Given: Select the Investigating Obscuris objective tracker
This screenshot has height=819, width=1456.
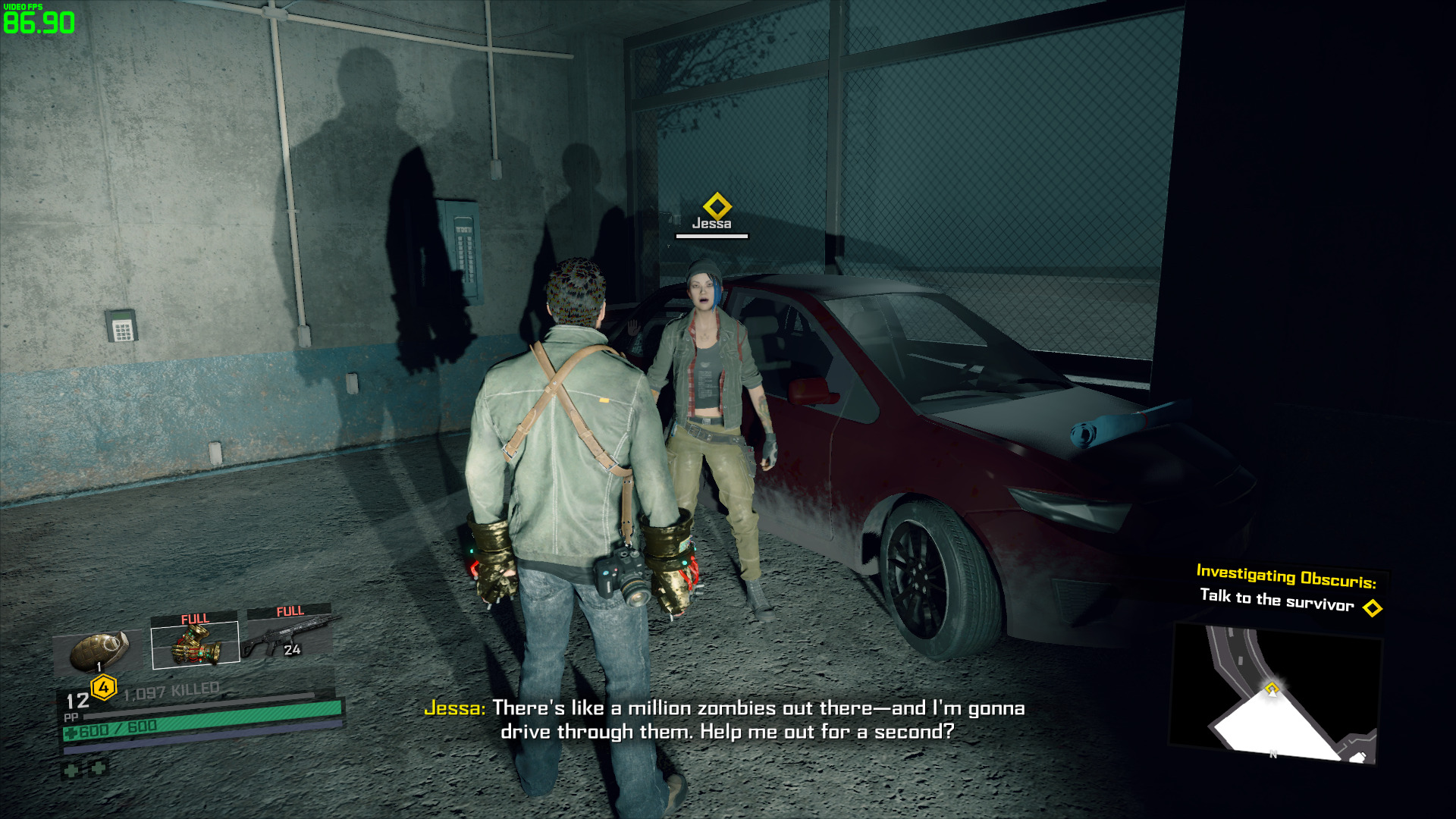Looking at the screenshot, I should (x=1286, y=588).
